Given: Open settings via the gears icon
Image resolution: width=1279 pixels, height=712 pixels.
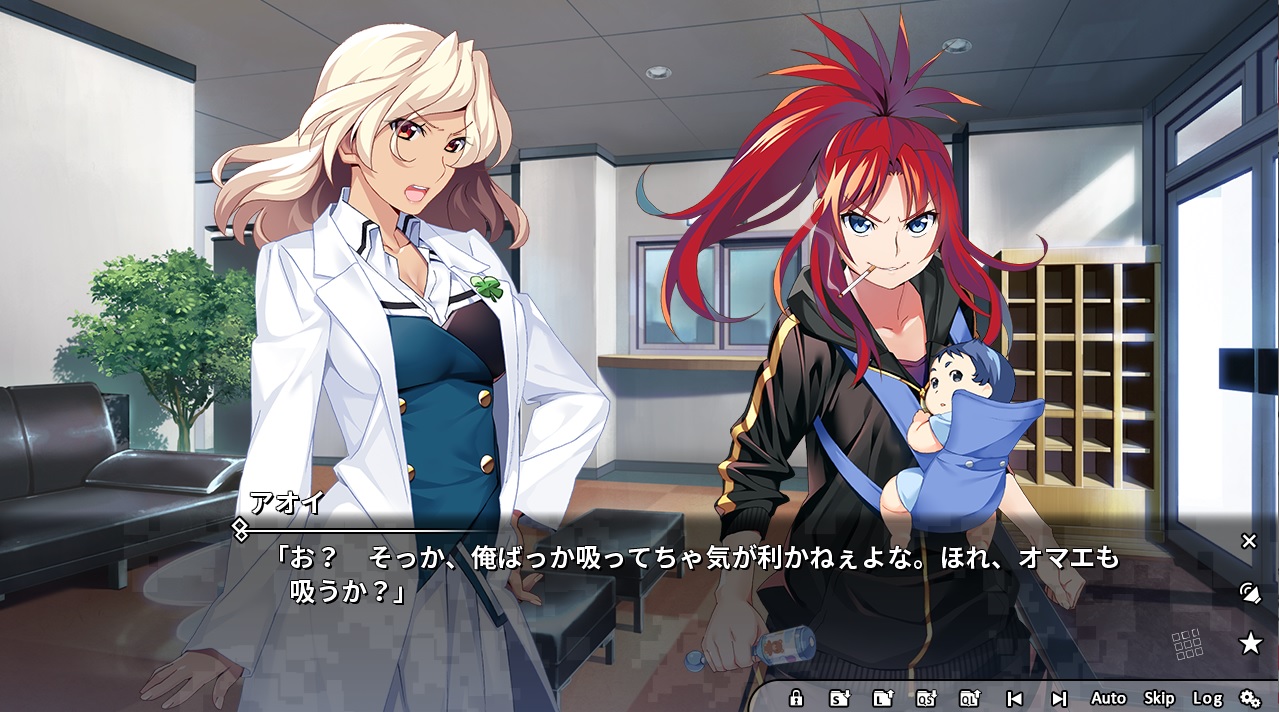Looking at the screenshot, I should tap(1250, 698).
